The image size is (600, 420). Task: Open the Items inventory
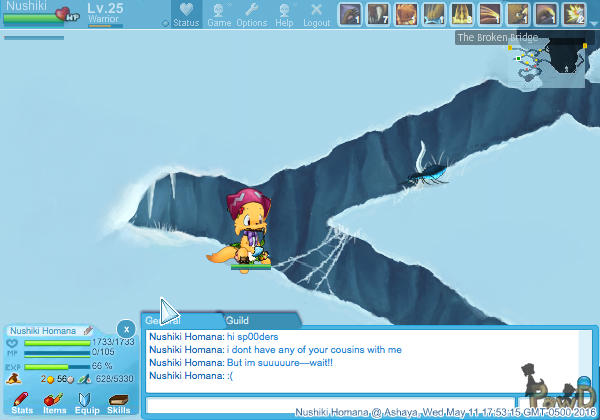pyautogui.click(x=54, y=403)
